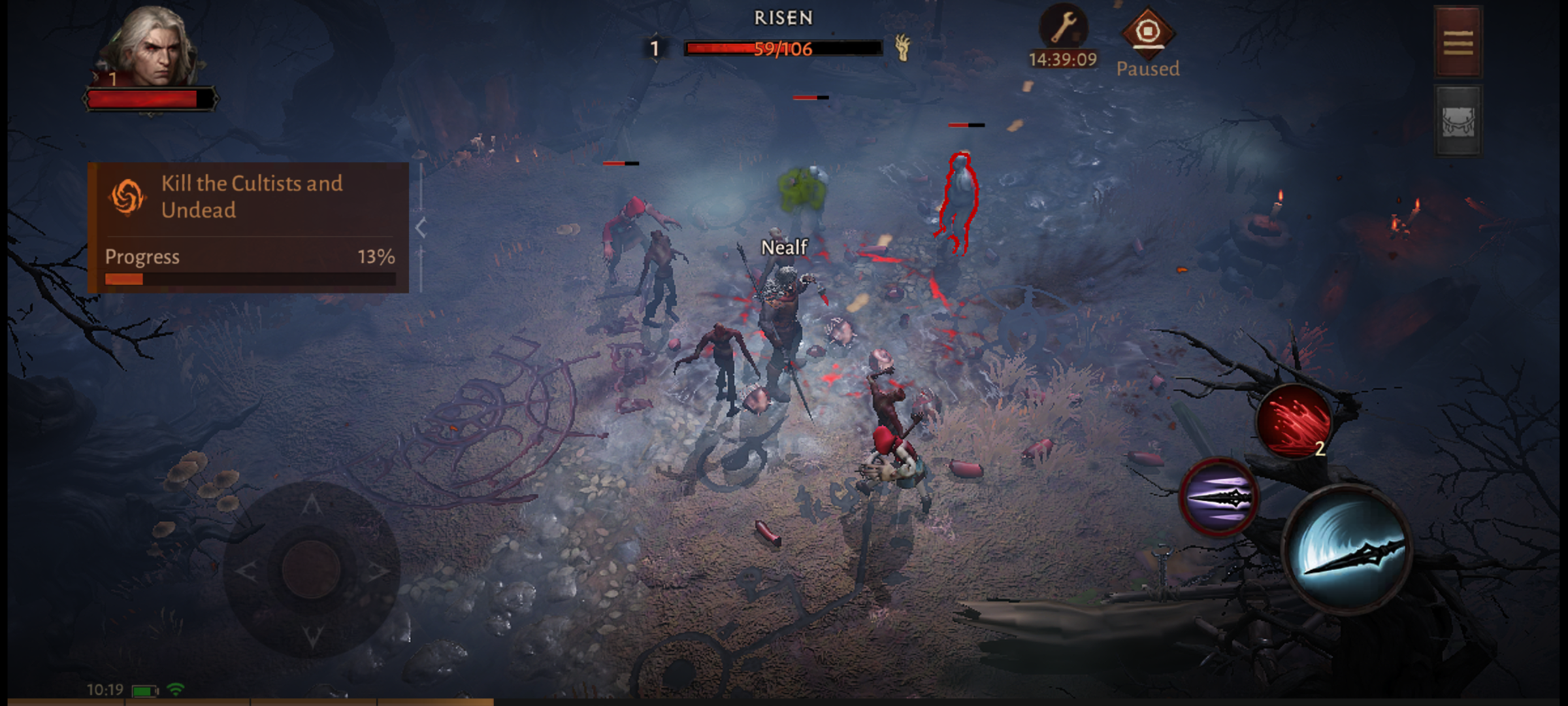
Task: Click the wrench maintenance timer icon
Action: [x=1063, y=29]
